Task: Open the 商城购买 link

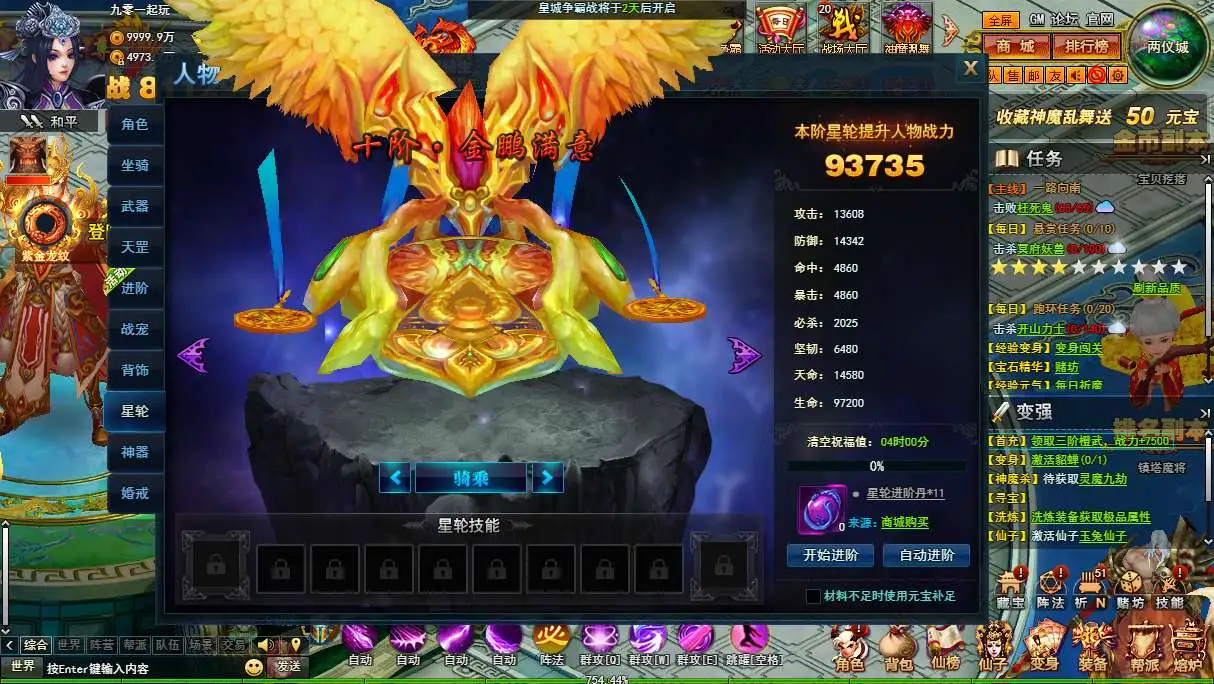Action: [x=904, y=522]
